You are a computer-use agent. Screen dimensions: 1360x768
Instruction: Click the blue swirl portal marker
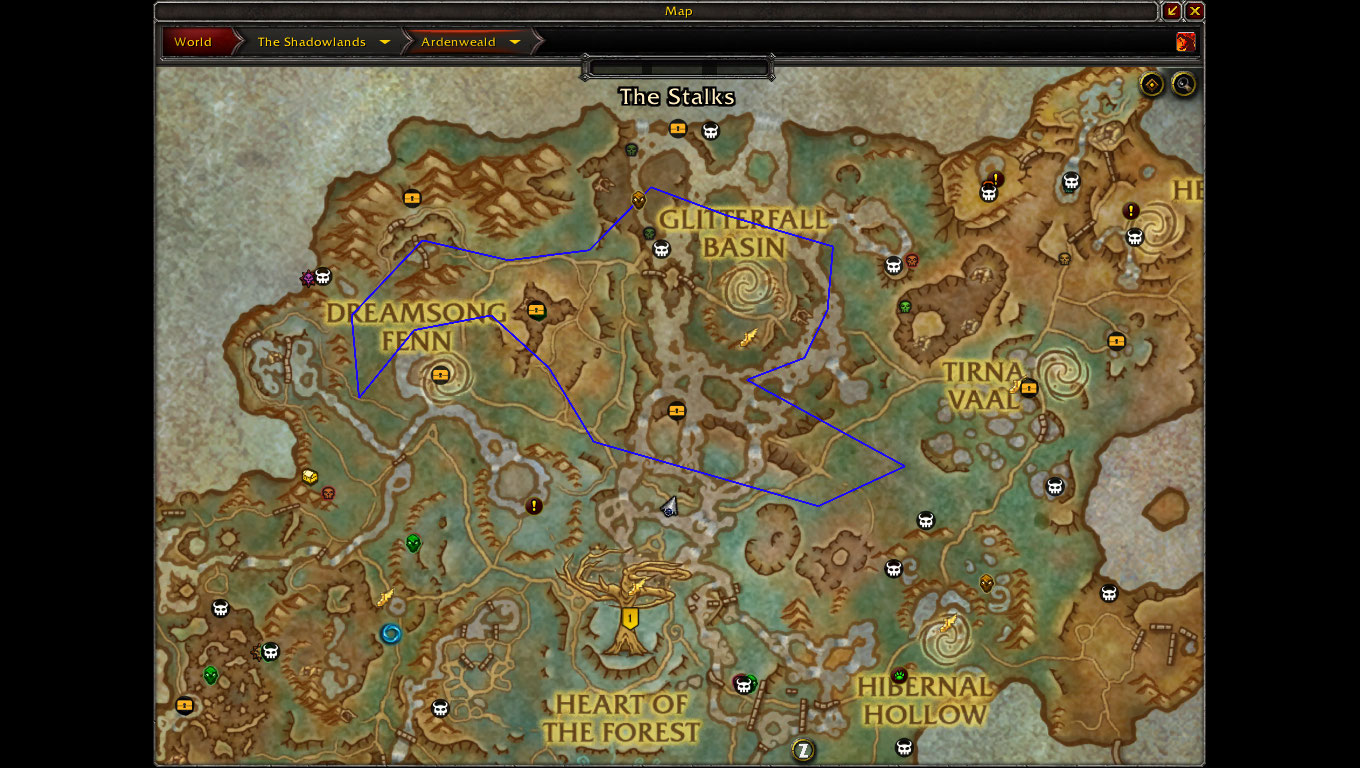390,633
